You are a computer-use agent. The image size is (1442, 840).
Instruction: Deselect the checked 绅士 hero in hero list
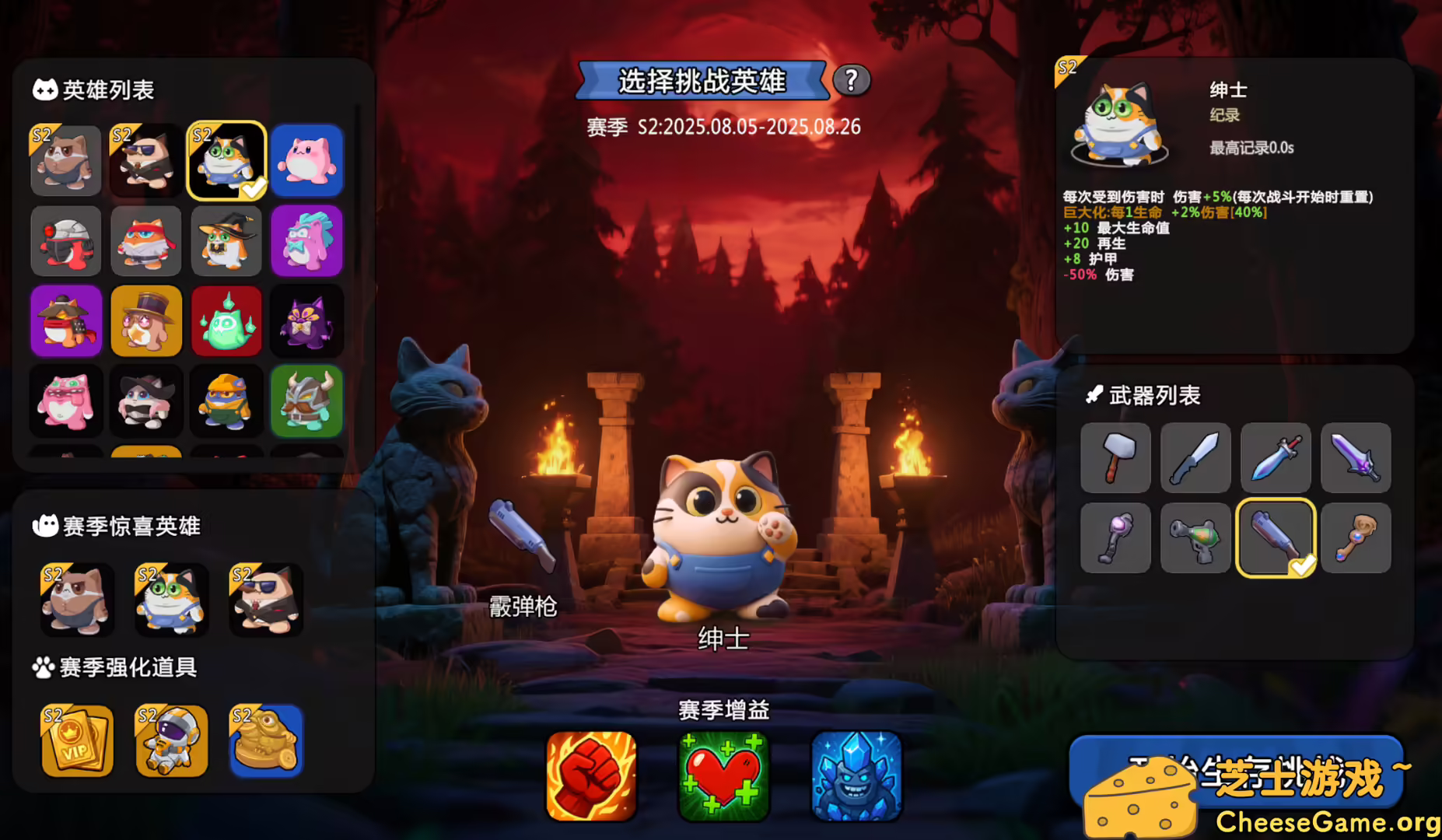pyautogui.click(x=226, y=161)
